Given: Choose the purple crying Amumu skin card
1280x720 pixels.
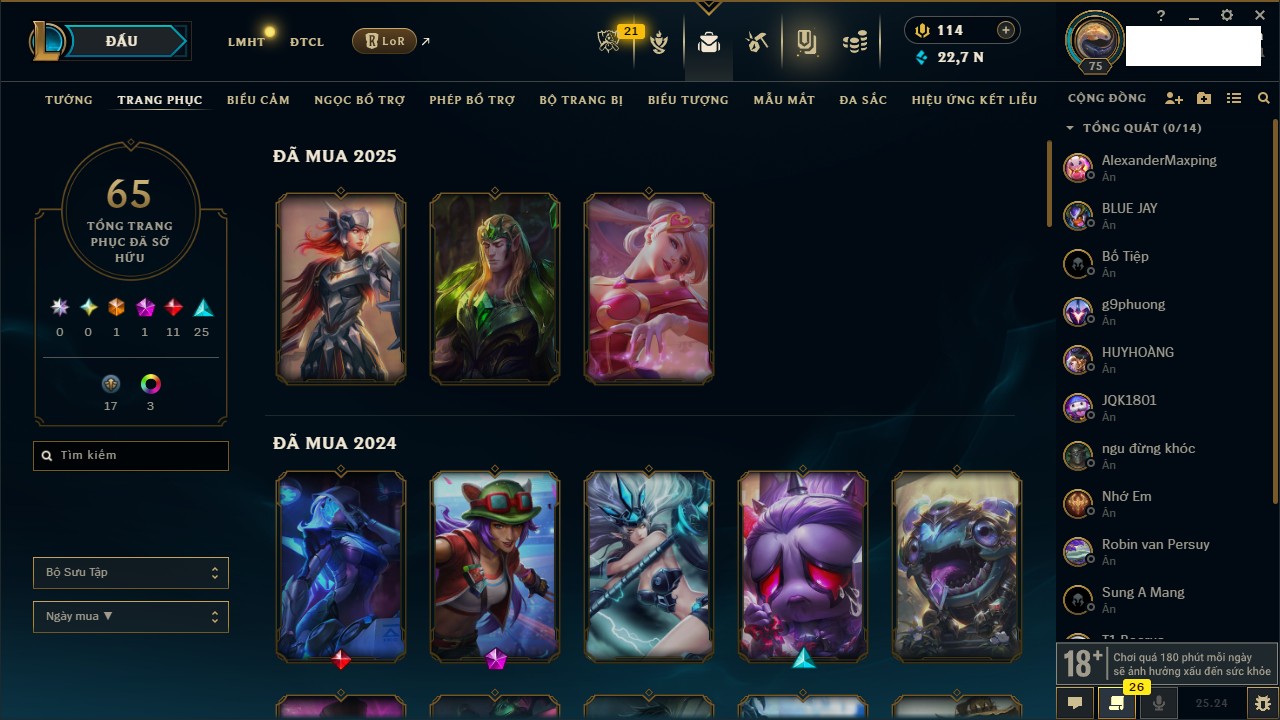Looking at the screenshot, I should point(803,567).
